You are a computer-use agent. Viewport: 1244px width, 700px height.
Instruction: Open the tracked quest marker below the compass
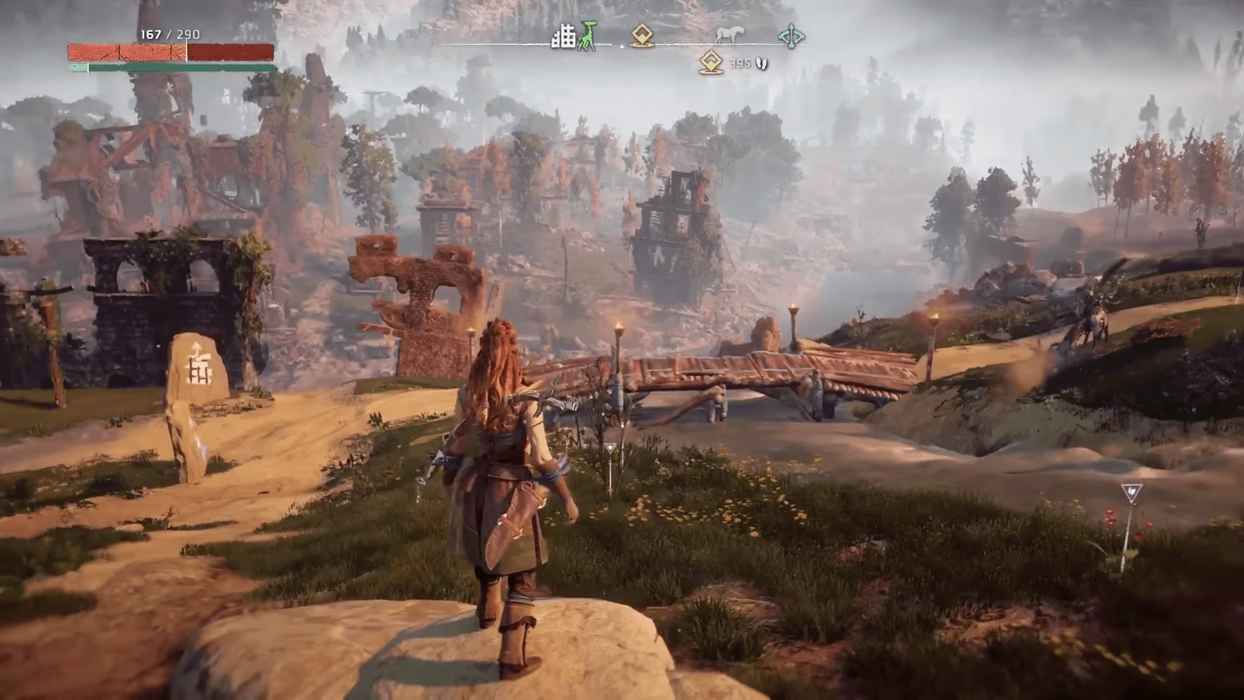click(x=711, y=63)
